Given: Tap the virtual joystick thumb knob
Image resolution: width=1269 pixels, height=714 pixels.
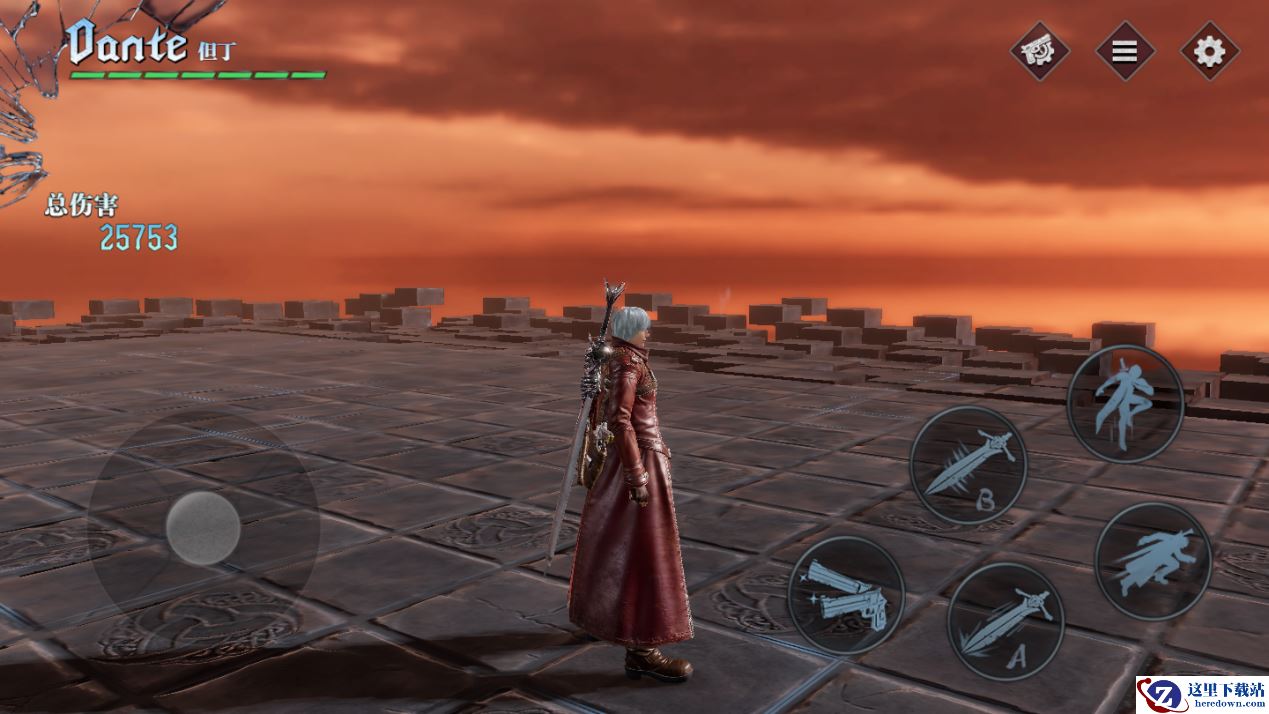Looking at the screenshot, I should [x=203, y=528].
